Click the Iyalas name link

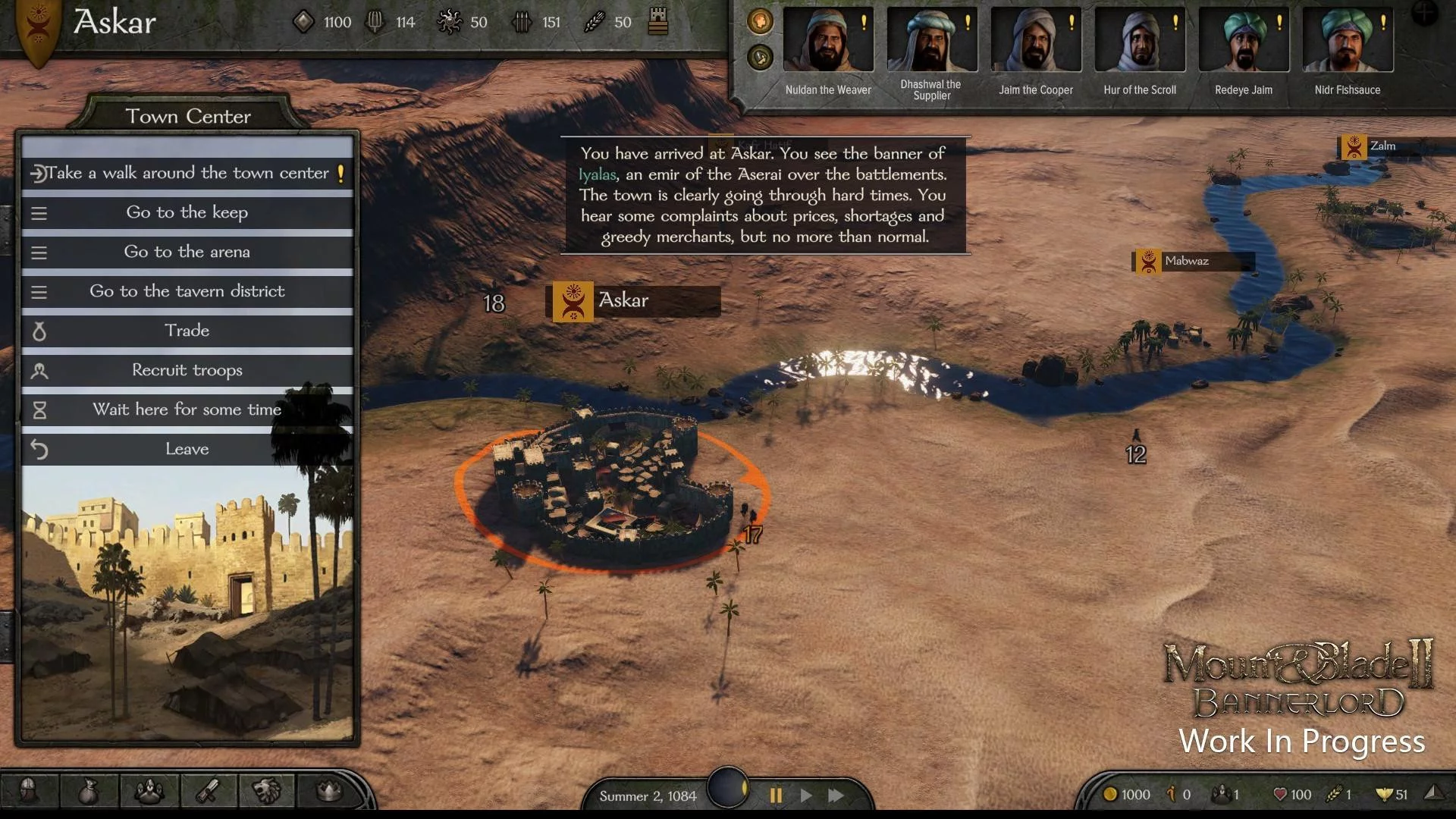click(597, 174)
